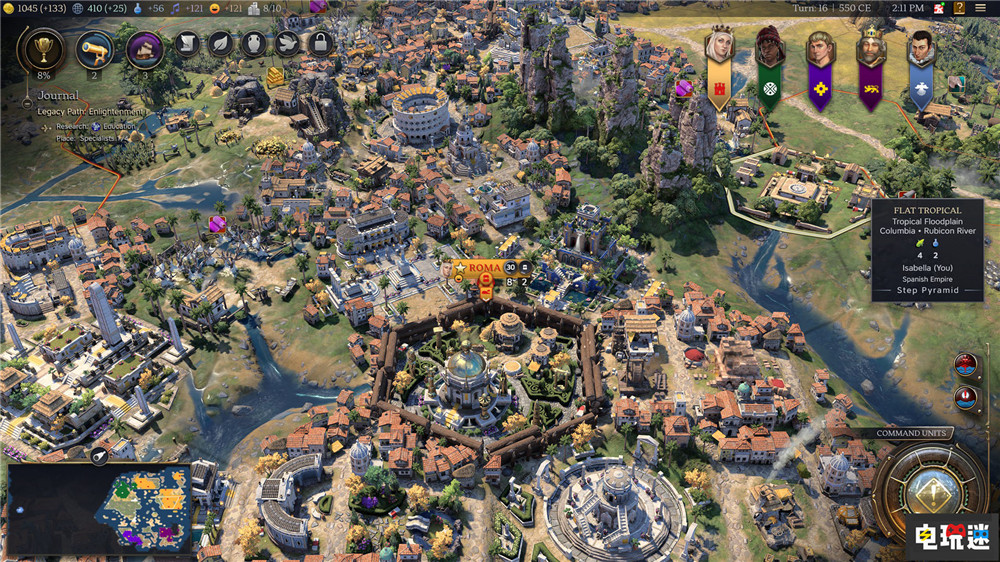This screenshot has width=1000, height=562.
Task: Open the question mark help book
Action: (962, 7)
